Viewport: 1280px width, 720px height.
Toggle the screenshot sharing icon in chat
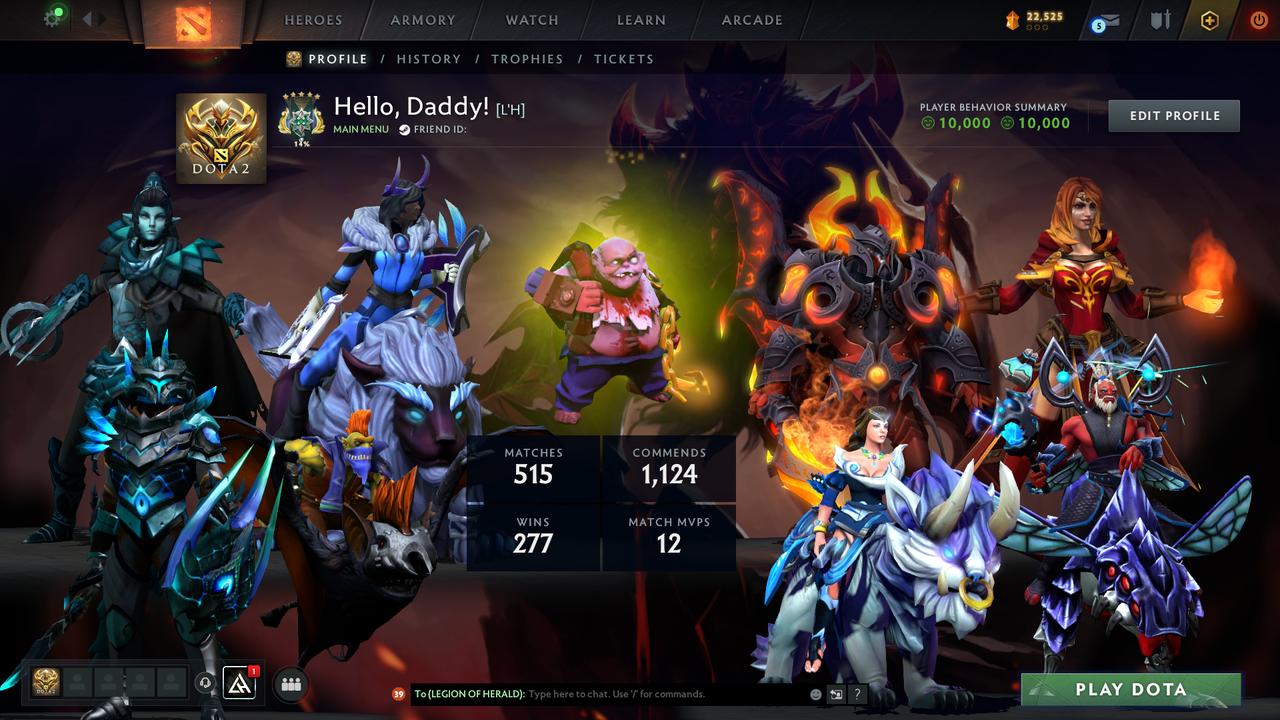click(836, 694)
